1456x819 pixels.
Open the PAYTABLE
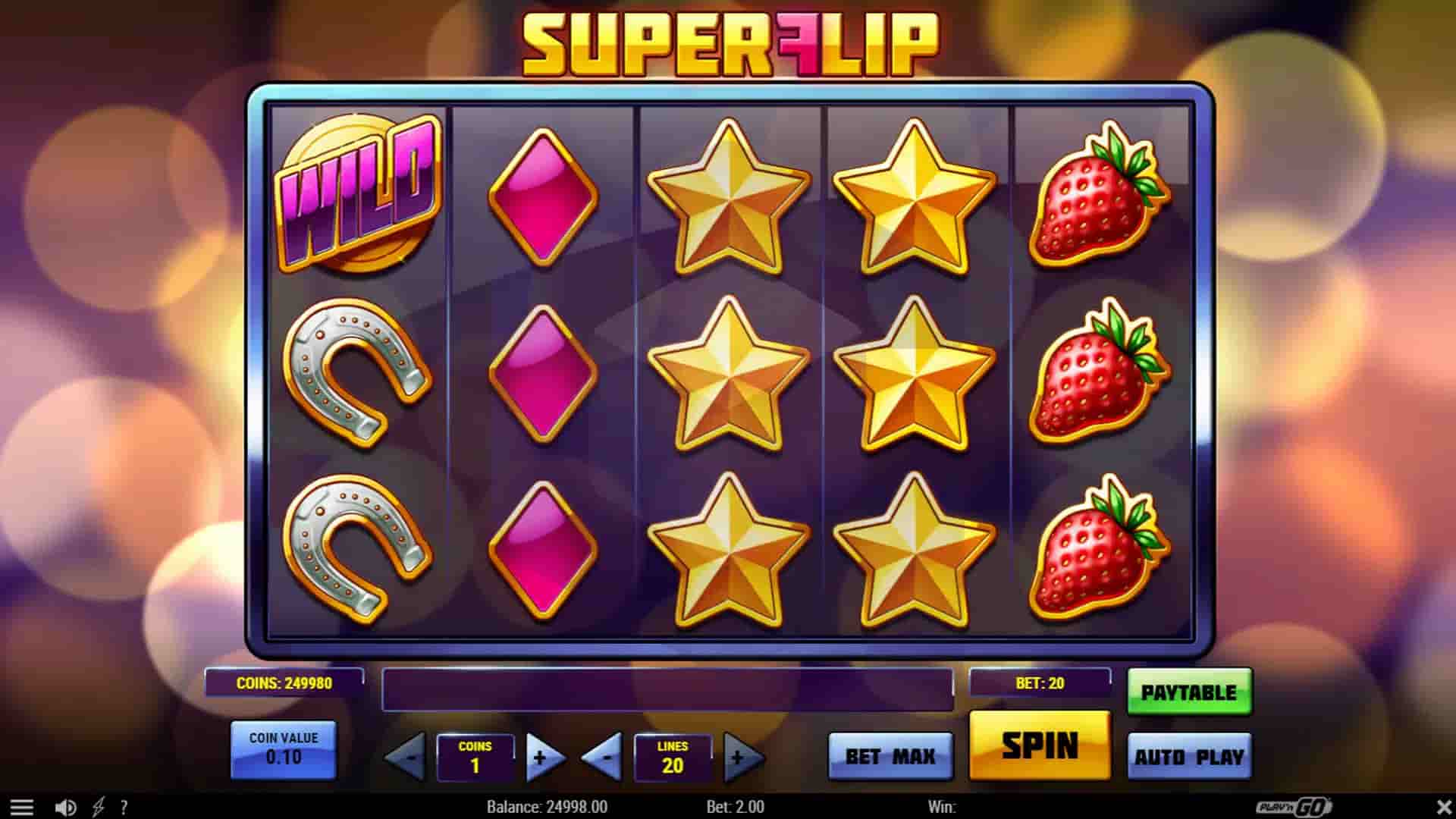click(1191, 691)
